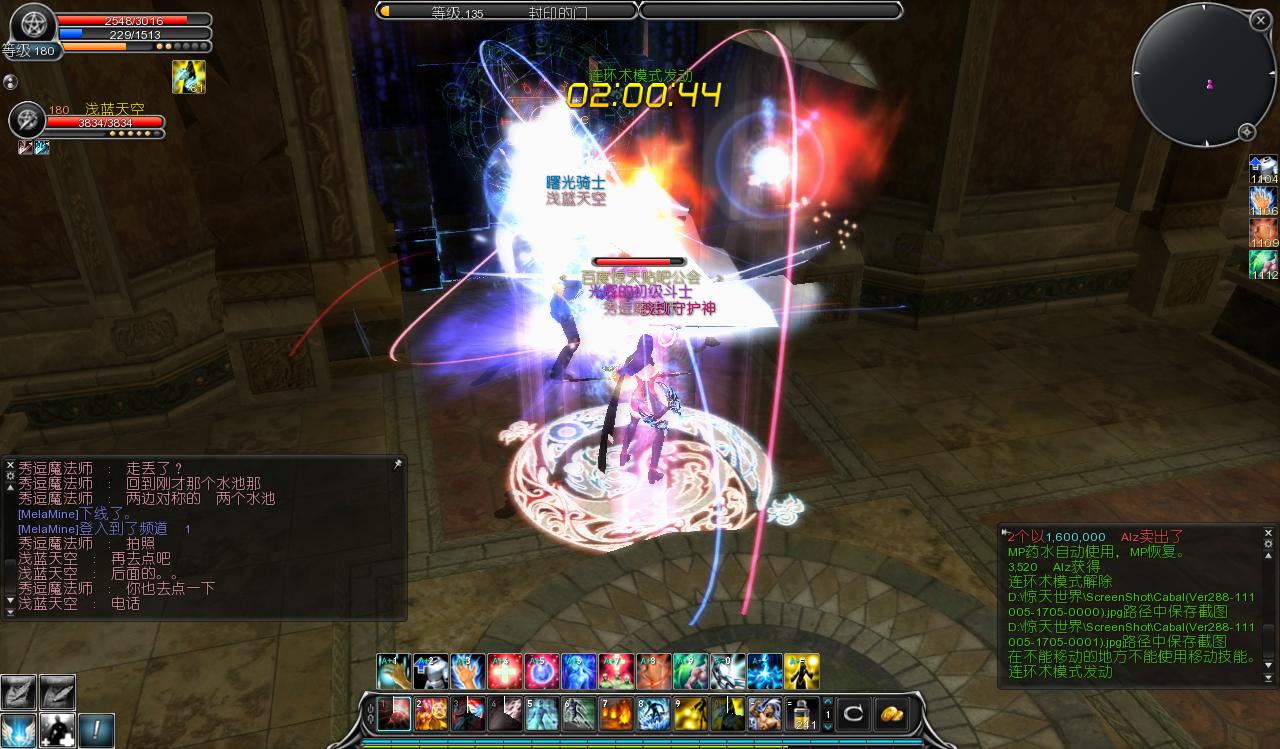Click the pin icon on the chat window

(397, 465)
